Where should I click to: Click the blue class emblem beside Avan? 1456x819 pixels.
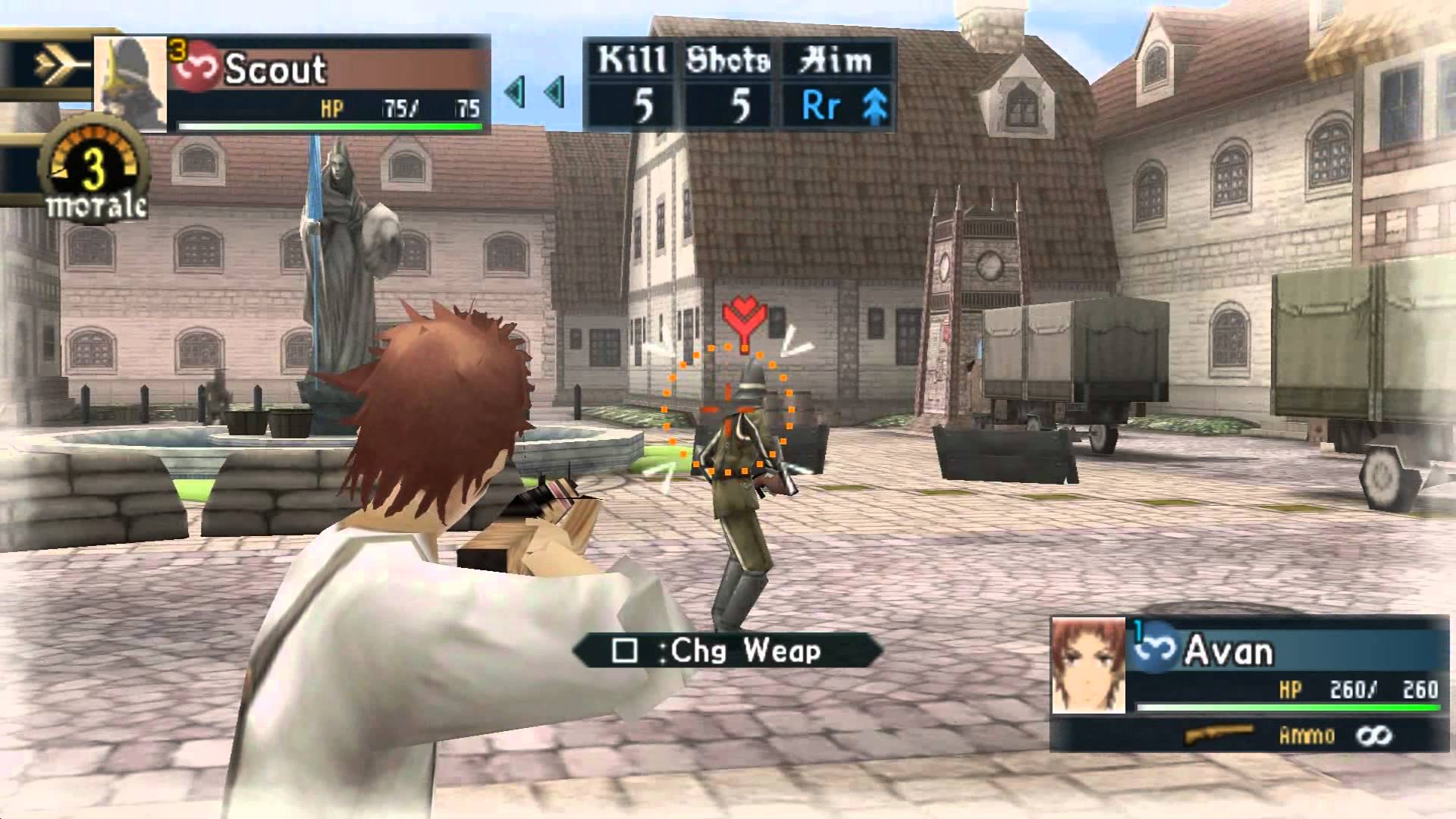[1155, 649]
